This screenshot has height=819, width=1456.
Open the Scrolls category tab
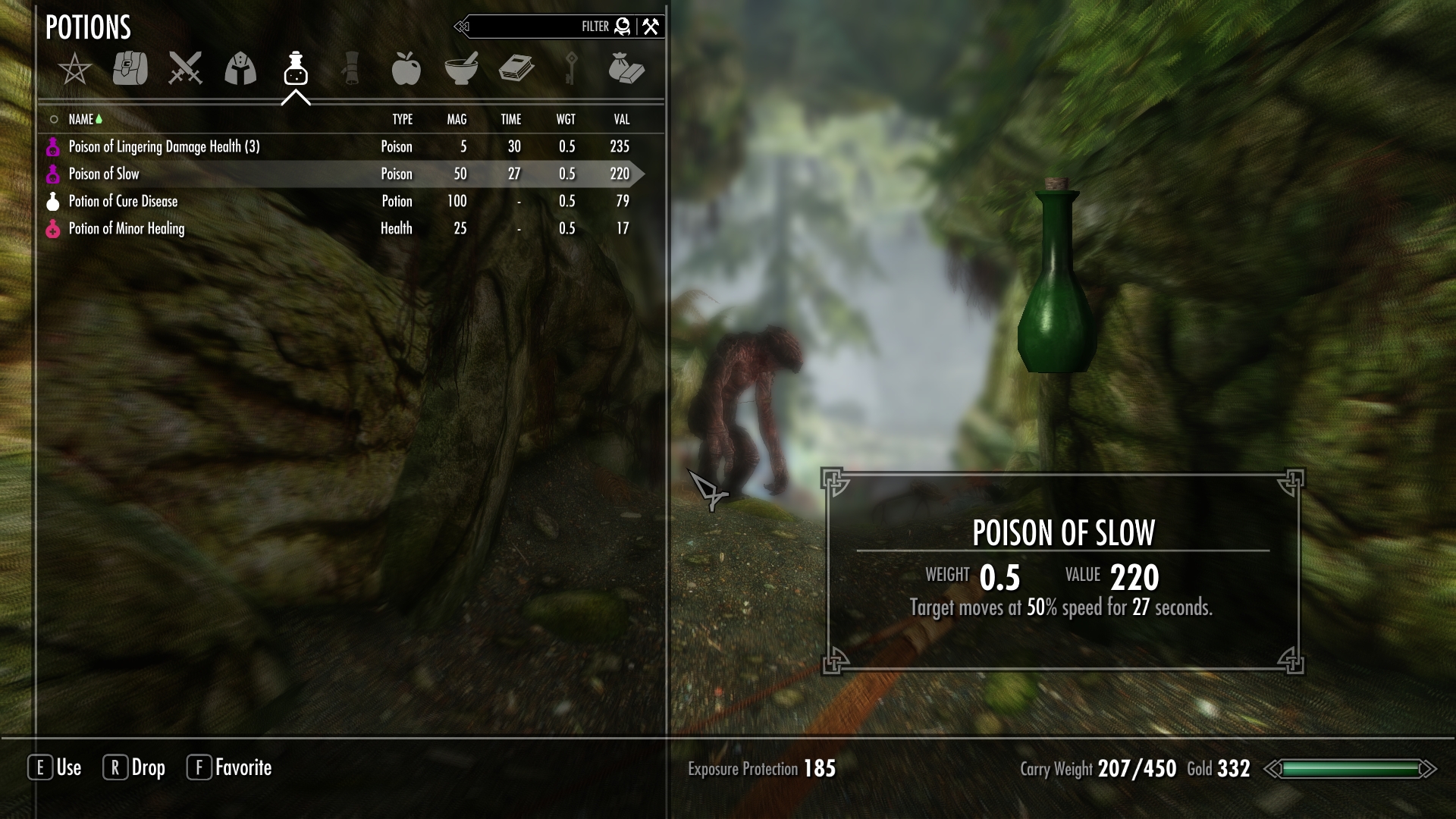pos(350,69)
